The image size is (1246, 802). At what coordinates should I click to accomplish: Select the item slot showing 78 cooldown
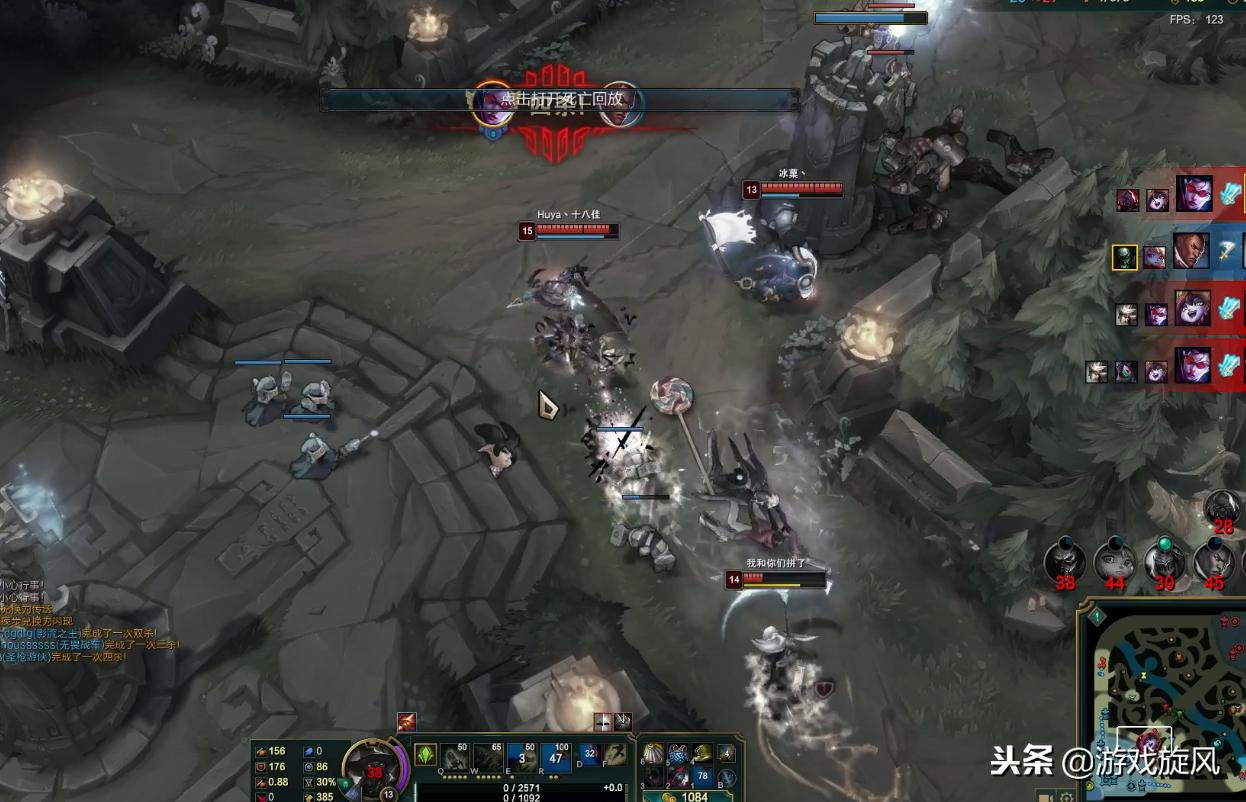pyautogui.click(x=702, y=776)
